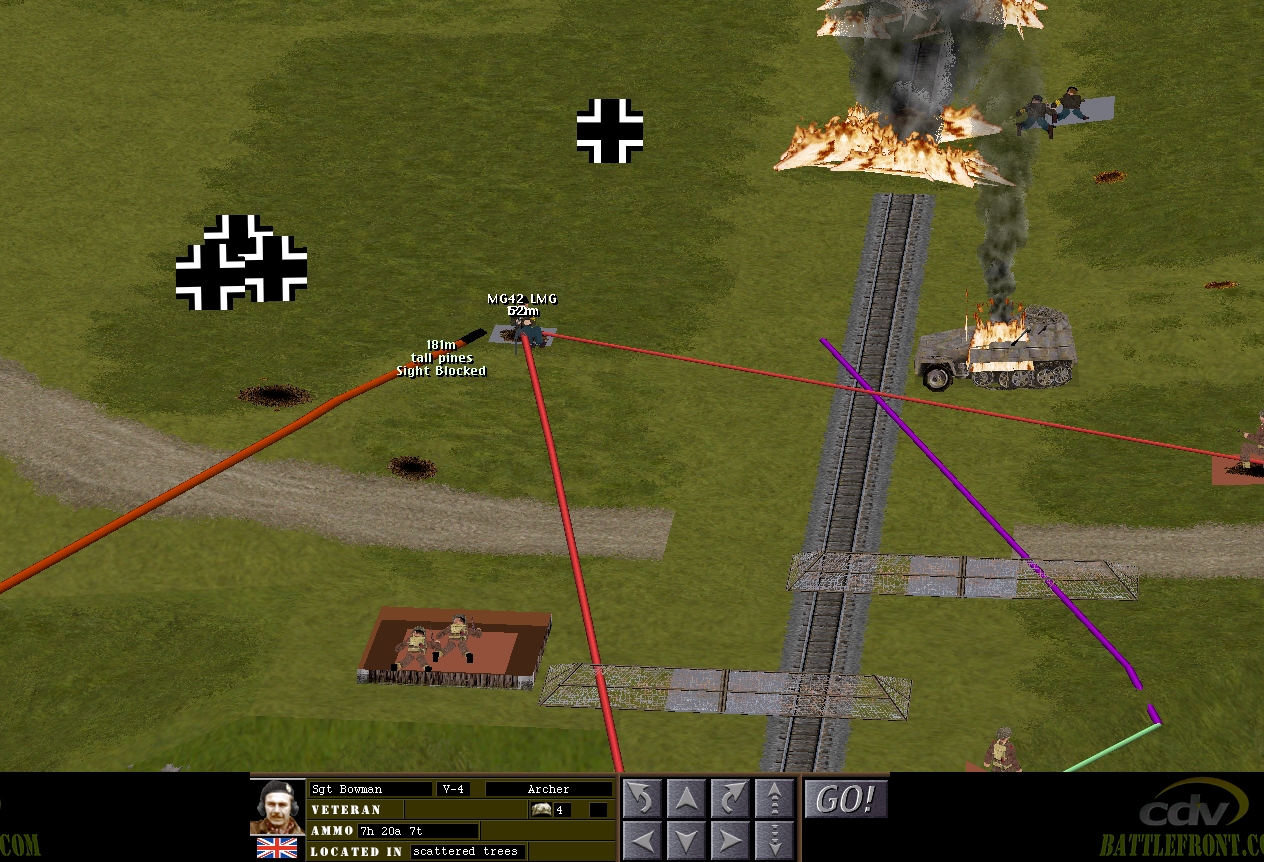This screenshot has height=862, width=1264.
Task: Rotate the camera right with the curved arrow
Action: pyautogui.click(x=731, y=798)
